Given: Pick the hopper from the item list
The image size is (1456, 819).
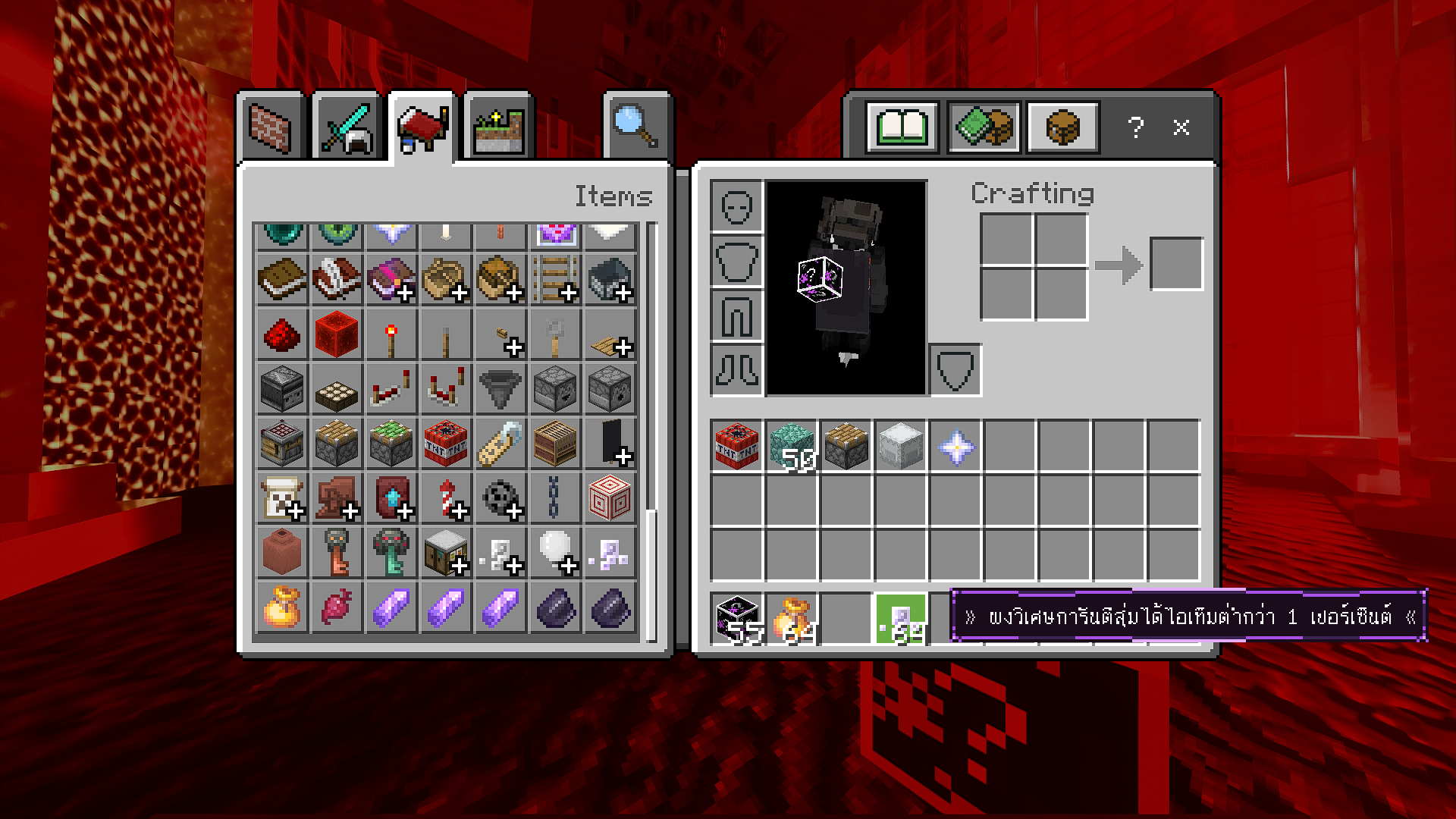Looking at the screenshot, I should [500, 388].
